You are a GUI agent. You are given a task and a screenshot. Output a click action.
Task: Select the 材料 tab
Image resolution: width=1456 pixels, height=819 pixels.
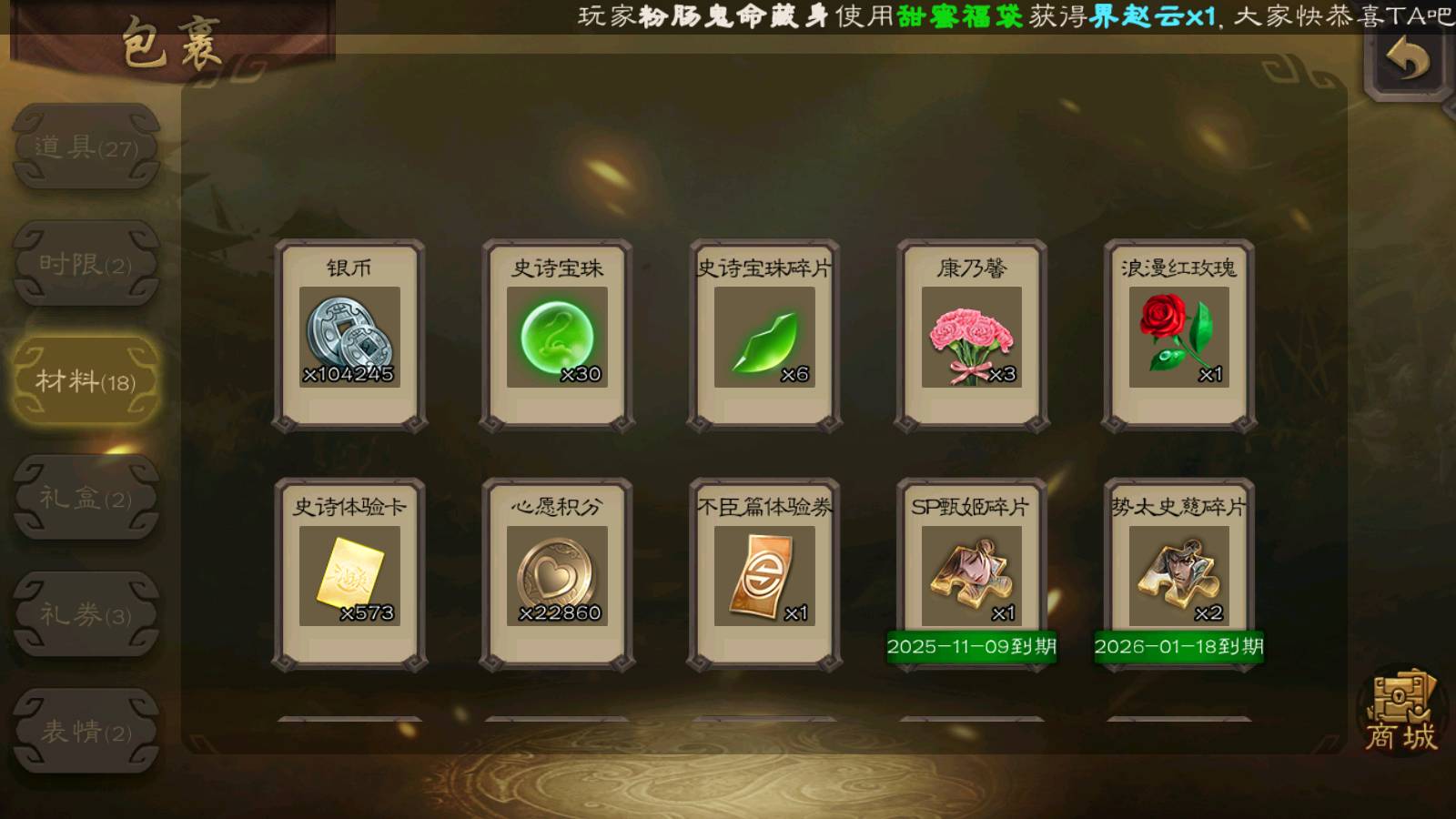point(86,380)
